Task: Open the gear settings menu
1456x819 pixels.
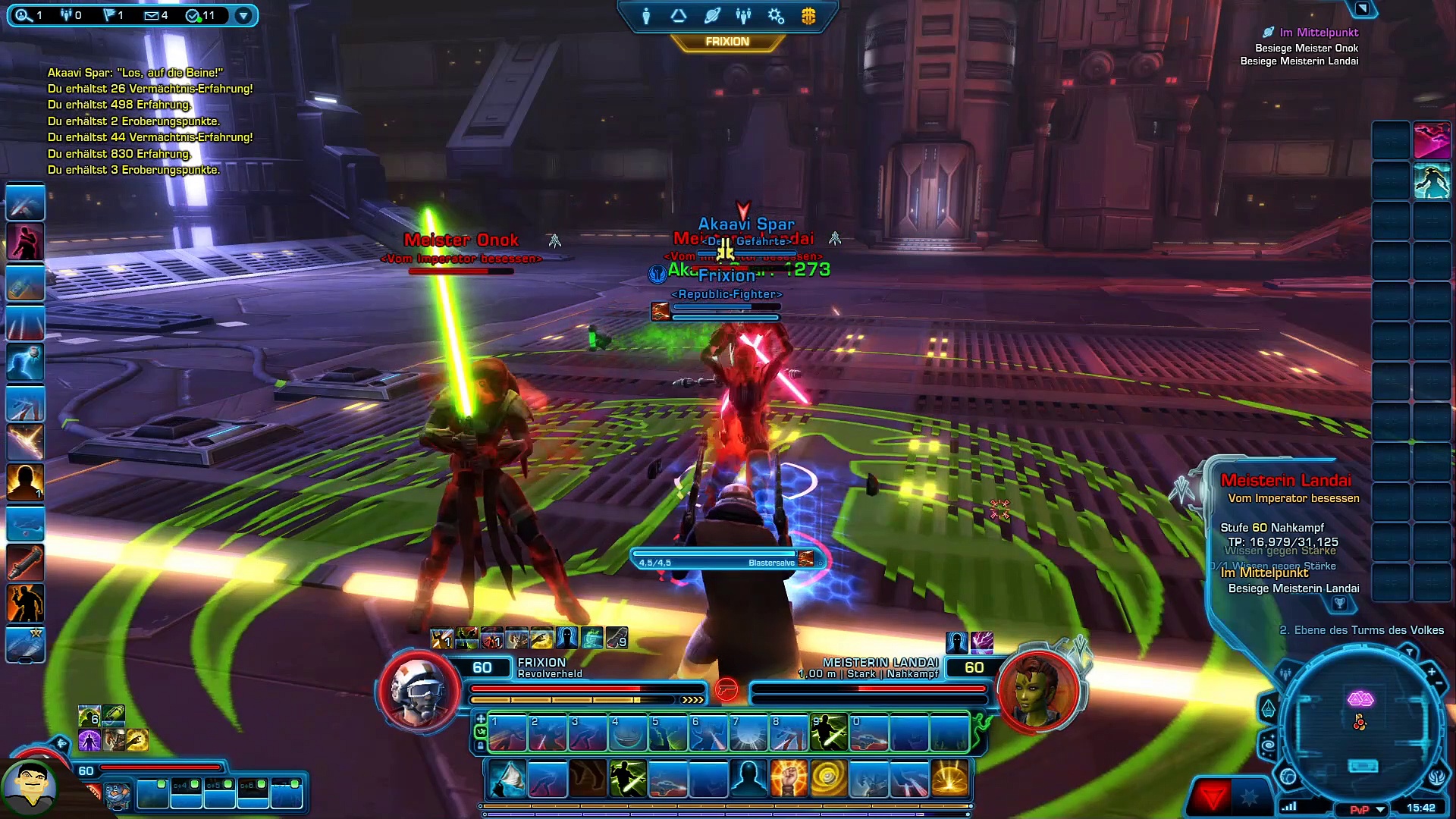Action: (776, 16)
